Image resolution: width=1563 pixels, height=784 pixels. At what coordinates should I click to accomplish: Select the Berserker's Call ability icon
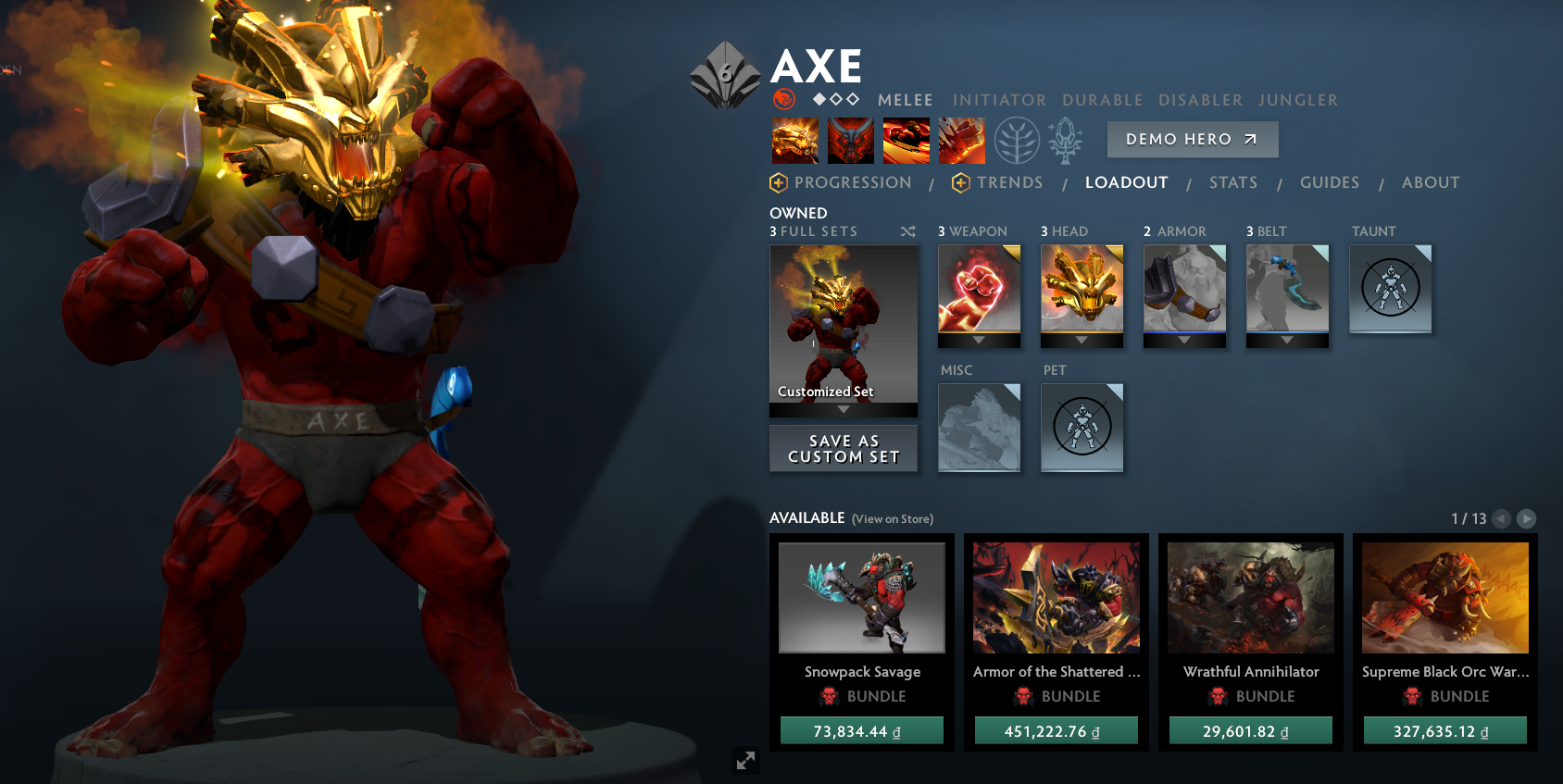pos(794,140)
